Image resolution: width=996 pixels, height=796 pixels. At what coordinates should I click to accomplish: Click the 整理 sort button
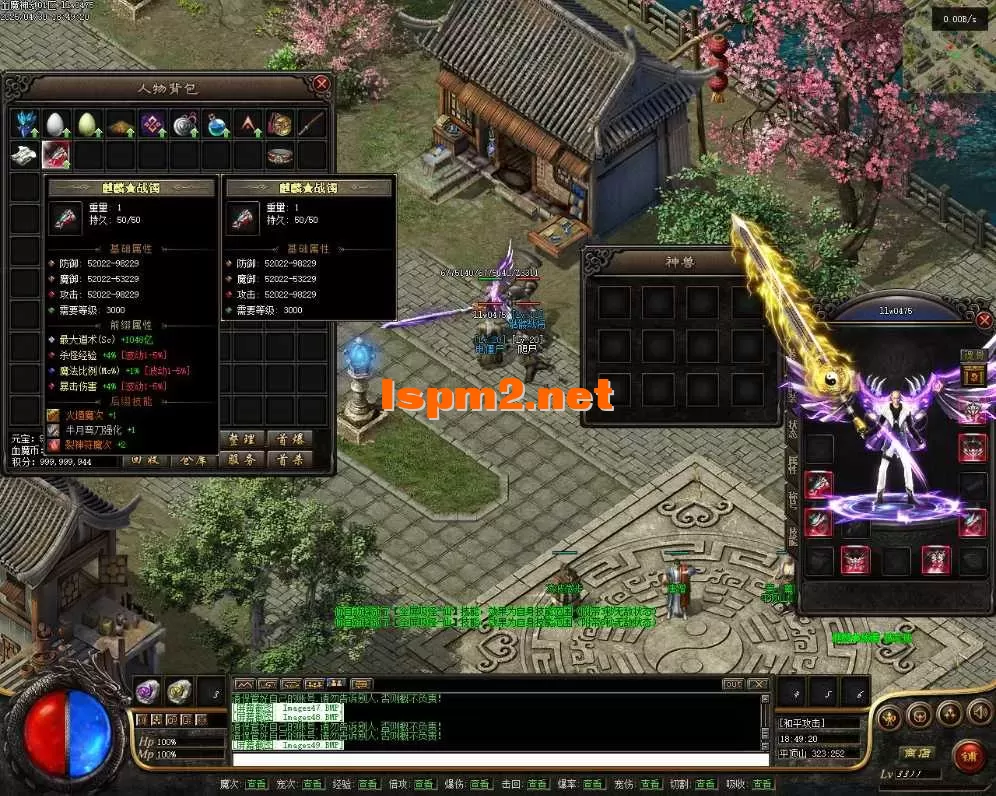coord(243,439)
